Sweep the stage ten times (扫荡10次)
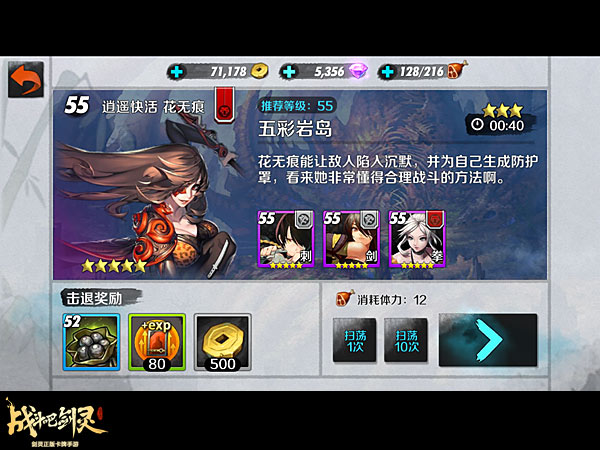This screenshot has height=450, width=600. coord(405,341)
